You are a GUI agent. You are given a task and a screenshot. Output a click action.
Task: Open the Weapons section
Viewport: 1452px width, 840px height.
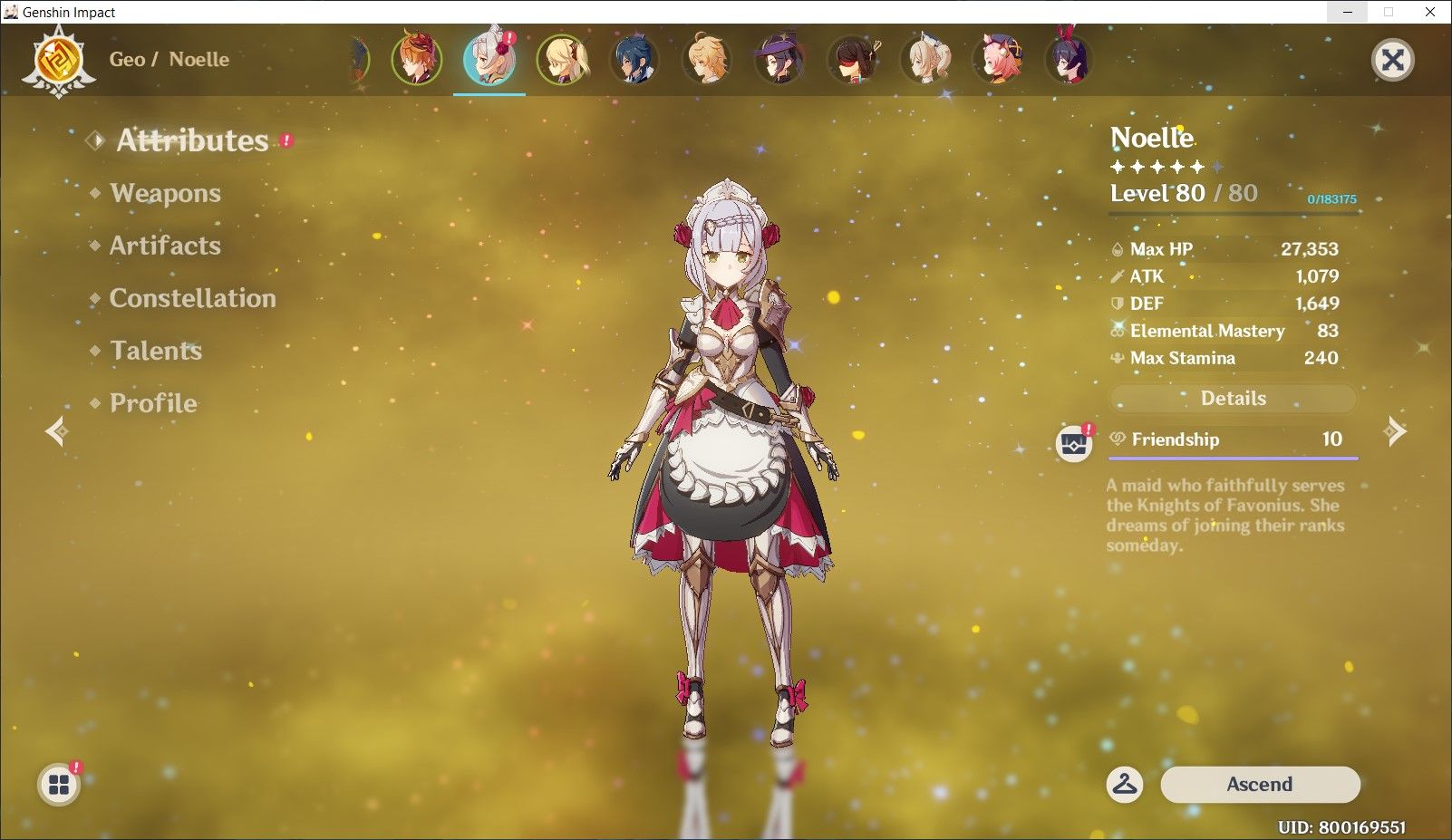[x=163, y=192]
